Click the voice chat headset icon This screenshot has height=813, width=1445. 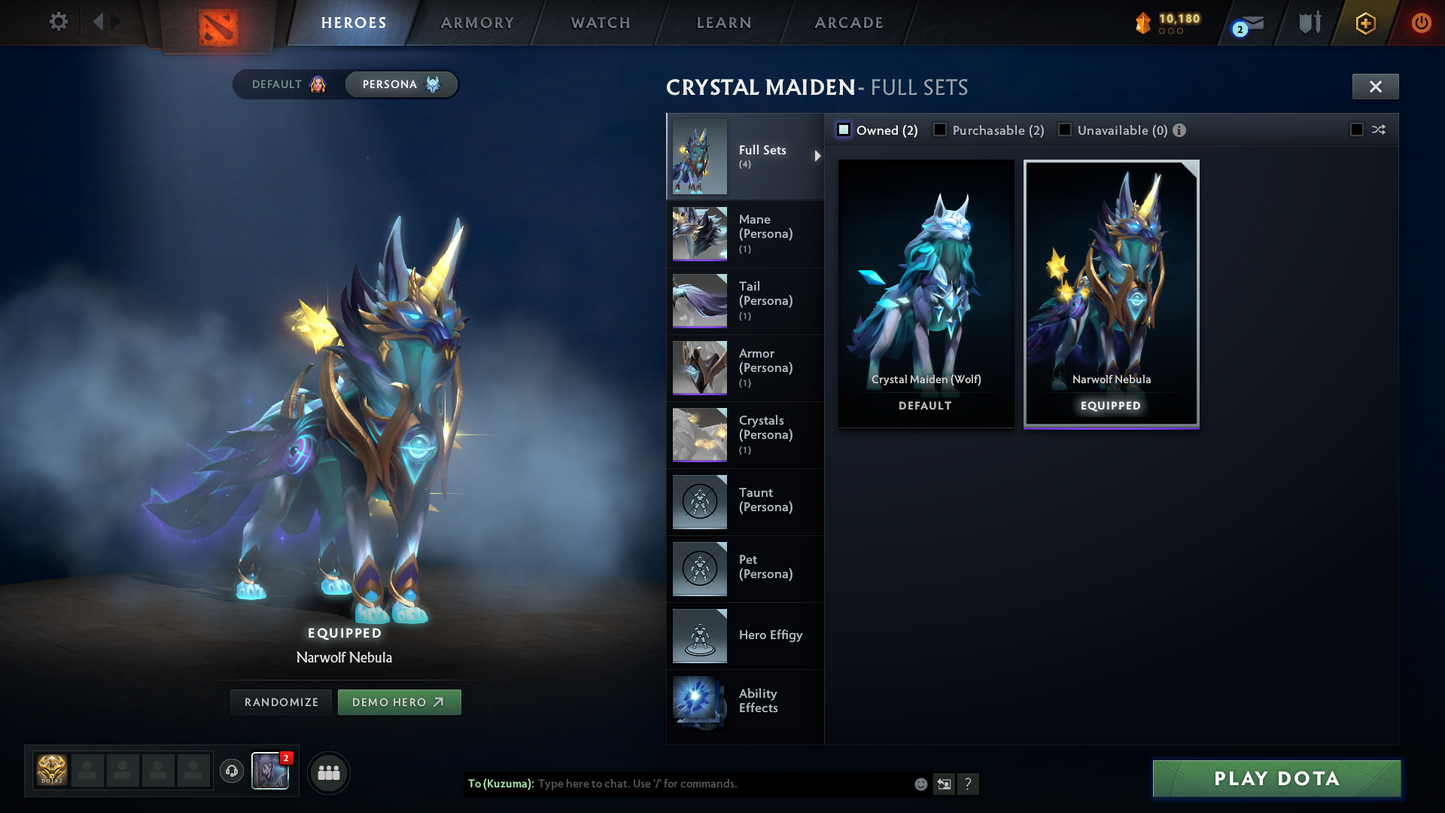[x=231, y=770]
